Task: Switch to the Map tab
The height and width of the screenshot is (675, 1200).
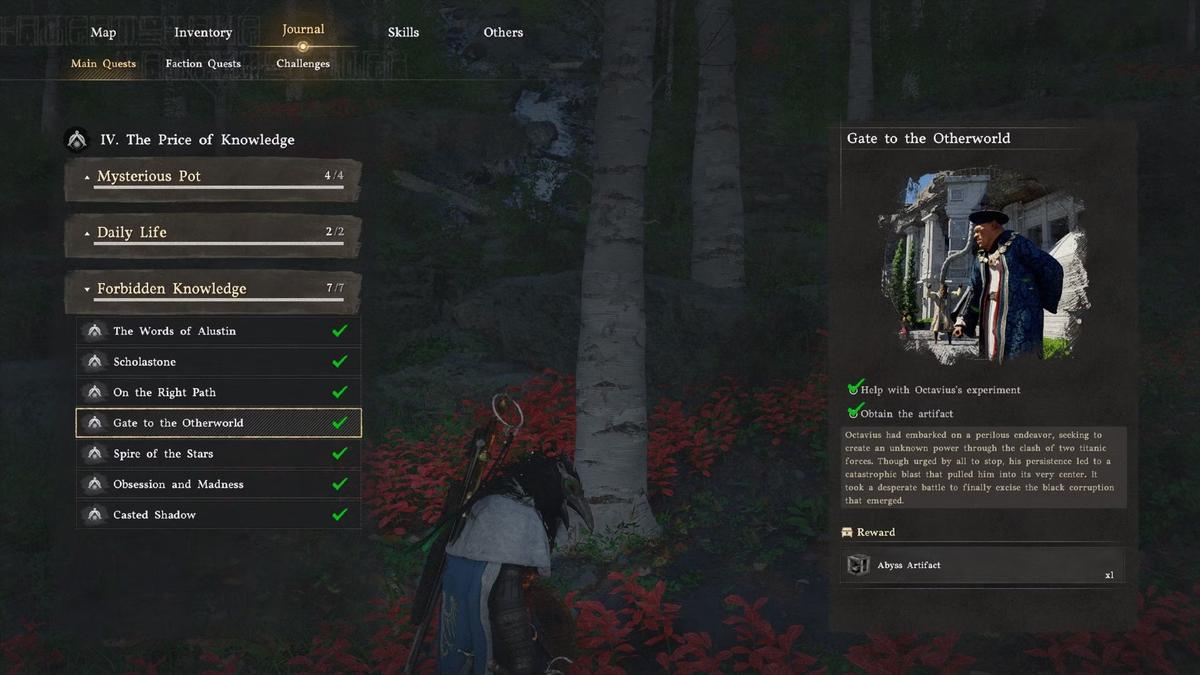Action: (103, 32)
